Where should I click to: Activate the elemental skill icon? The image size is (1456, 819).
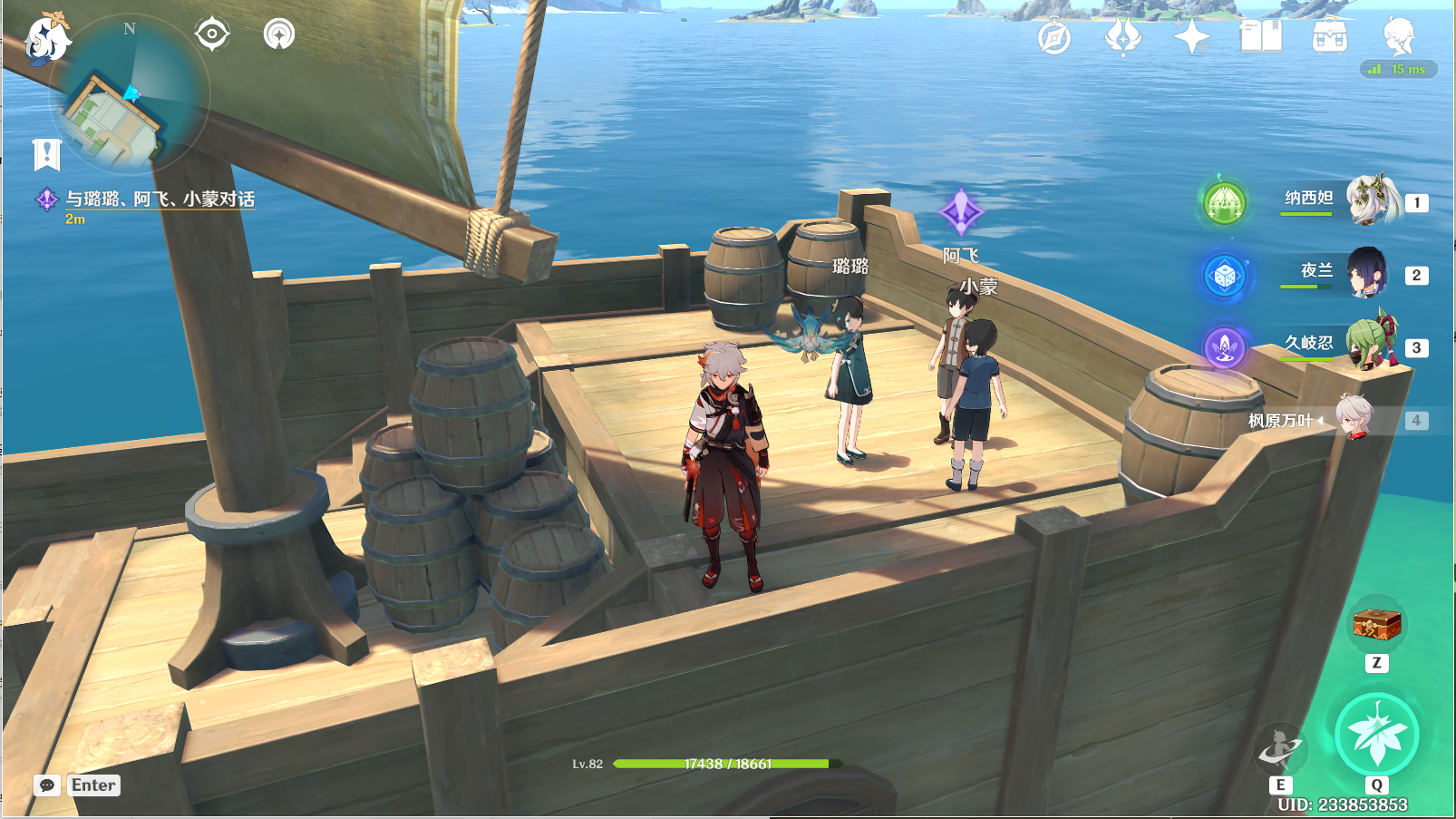[1280, 747]
